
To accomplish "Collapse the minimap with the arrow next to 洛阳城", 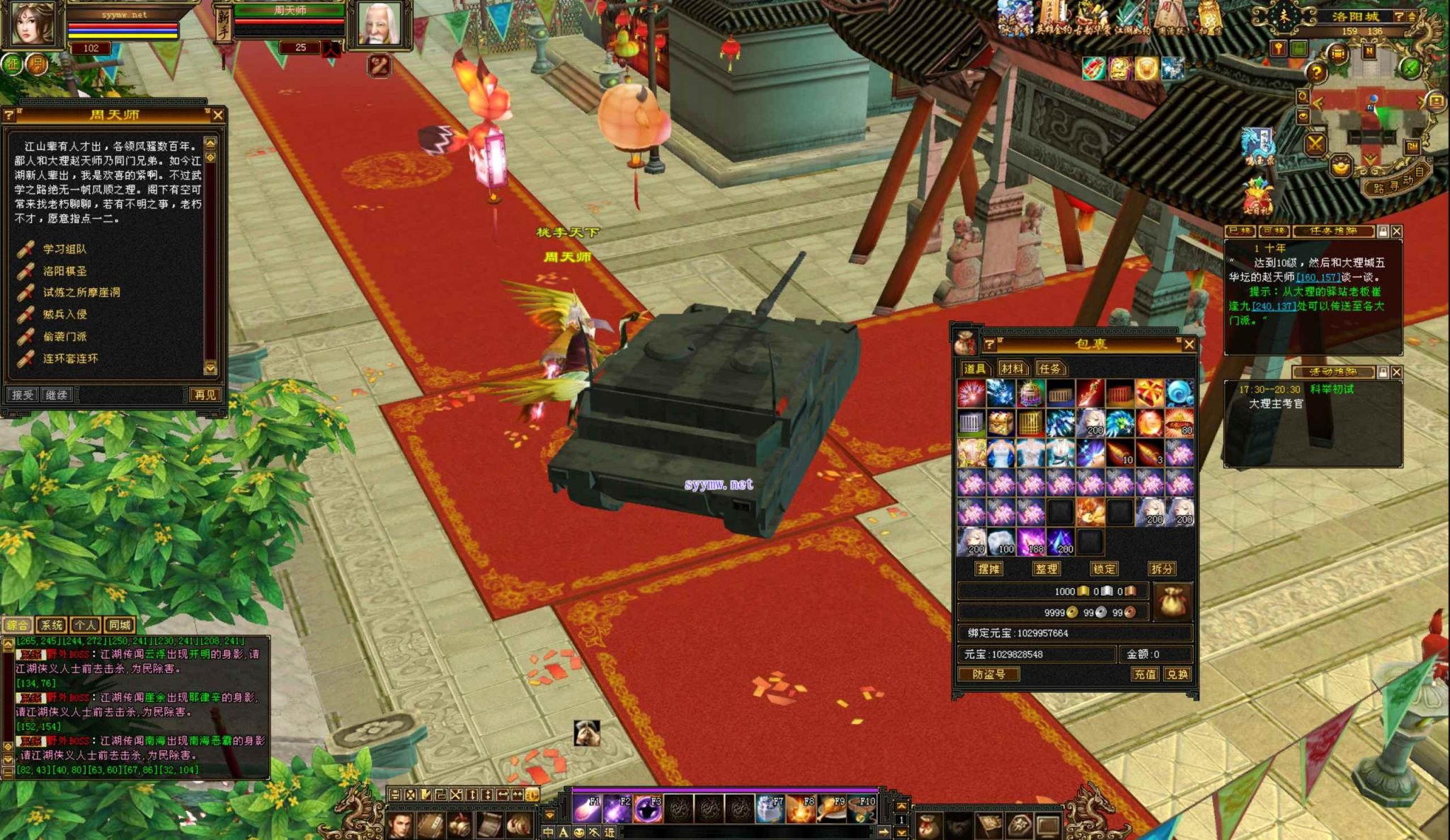I will (x=1412, y=17).
